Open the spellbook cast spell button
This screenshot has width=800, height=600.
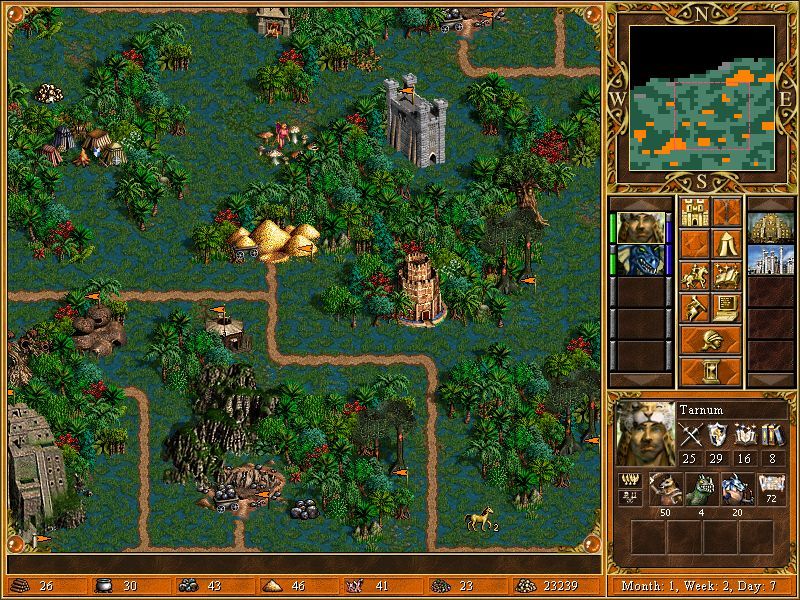coord(727,276)
